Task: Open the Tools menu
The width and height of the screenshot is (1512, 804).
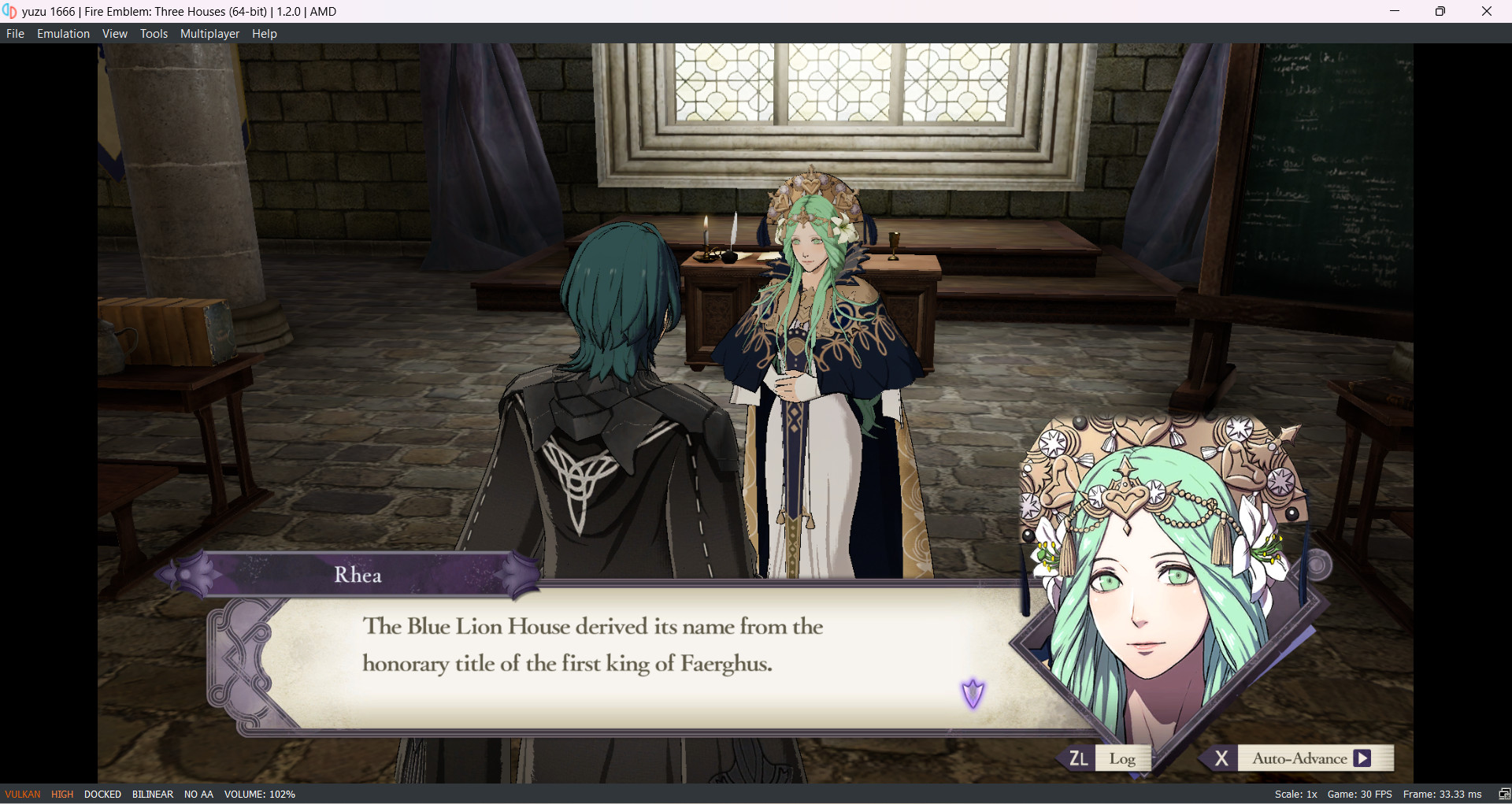Action: pos(154,33)
